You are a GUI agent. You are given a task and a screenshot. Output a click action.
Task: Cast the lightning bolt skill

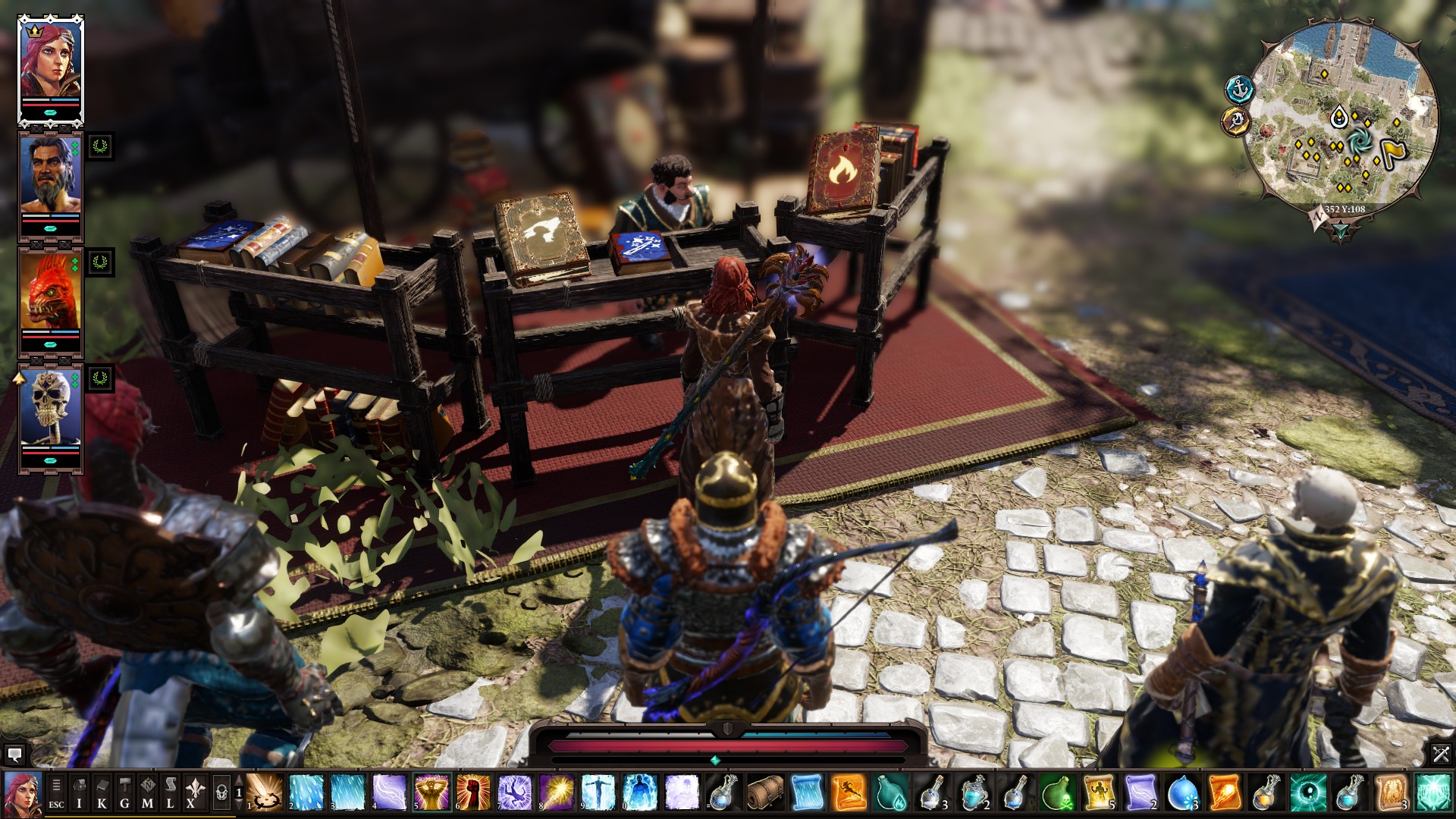click(x=390, y=792)
